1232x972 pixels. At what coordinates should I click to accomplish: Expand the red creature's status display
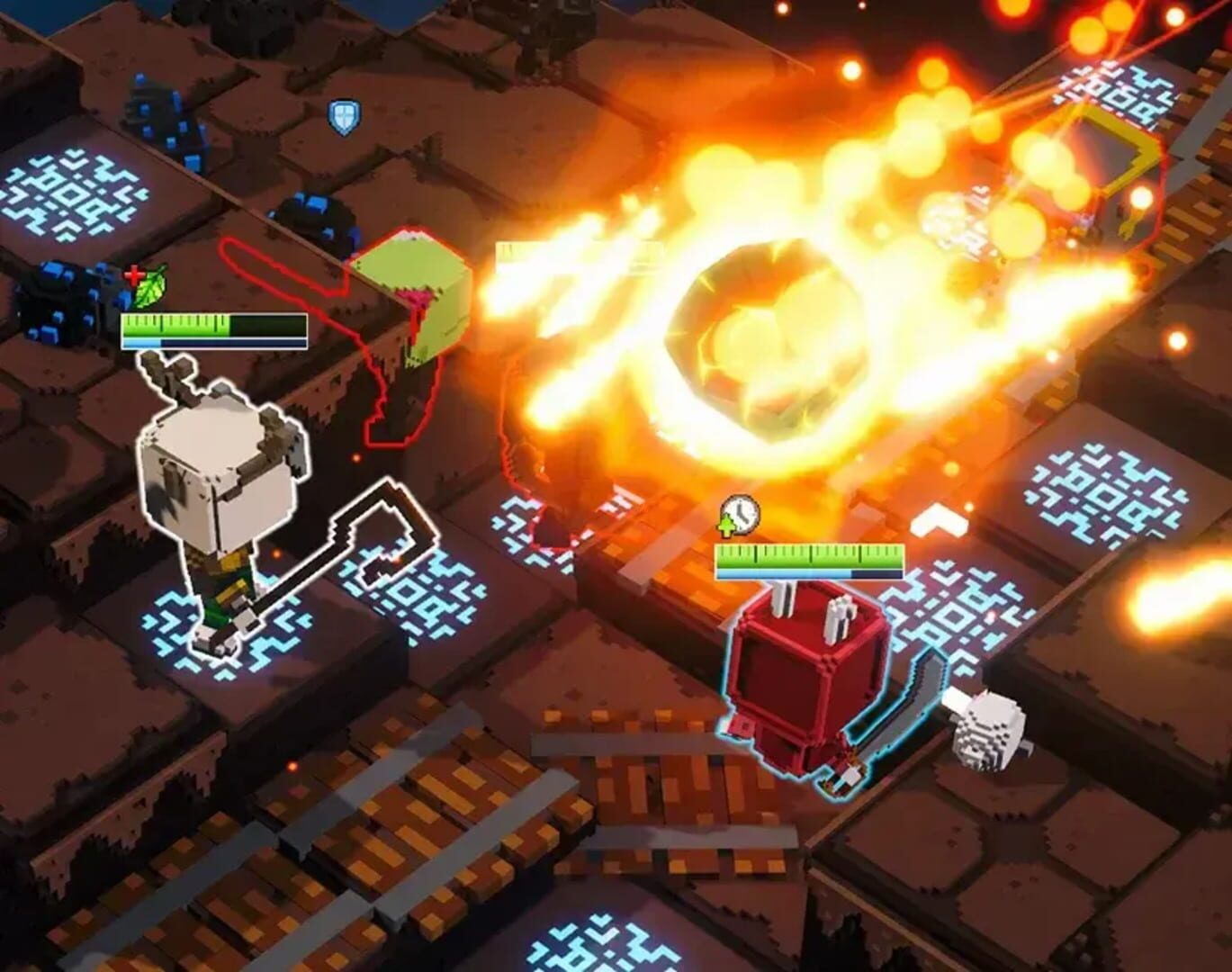810,558
